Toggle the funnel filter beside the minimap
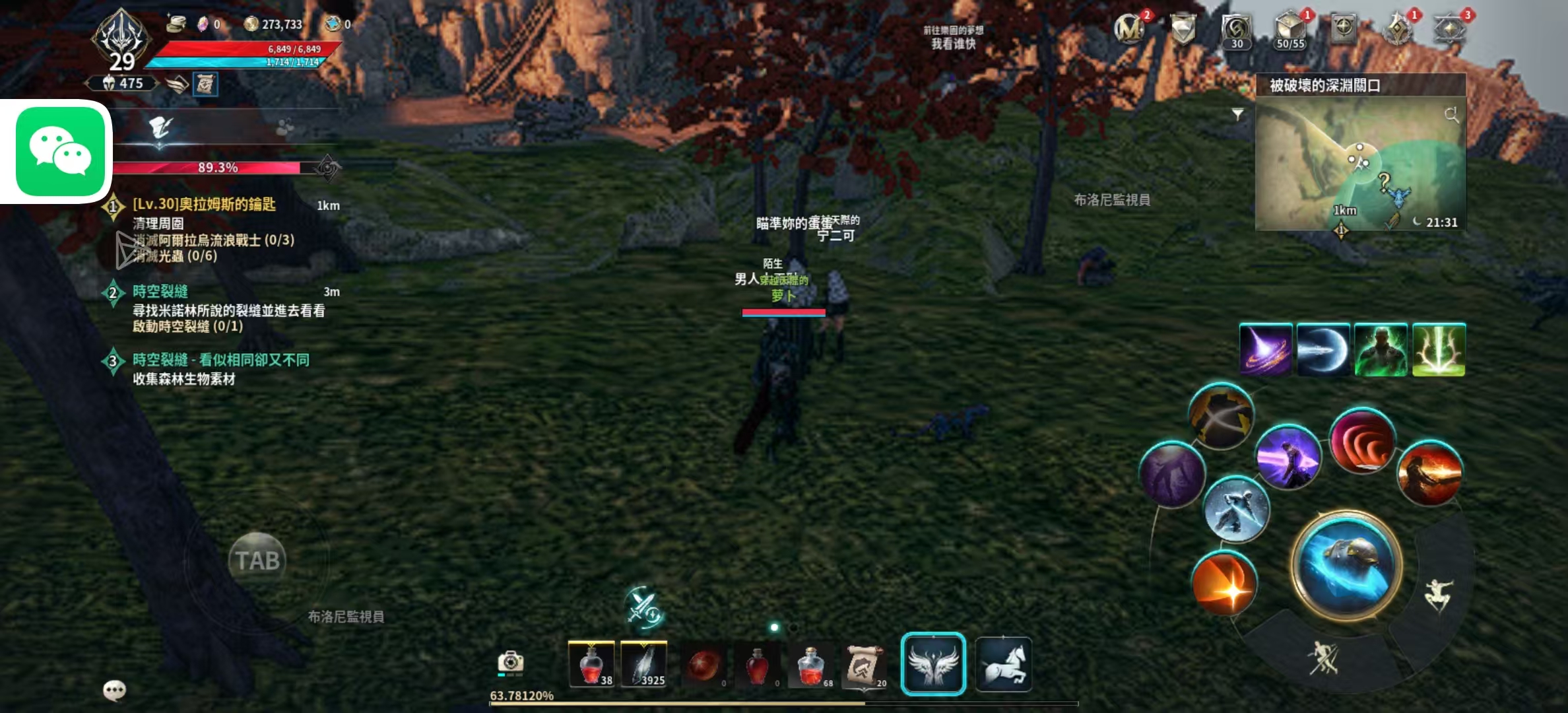 1238,114
